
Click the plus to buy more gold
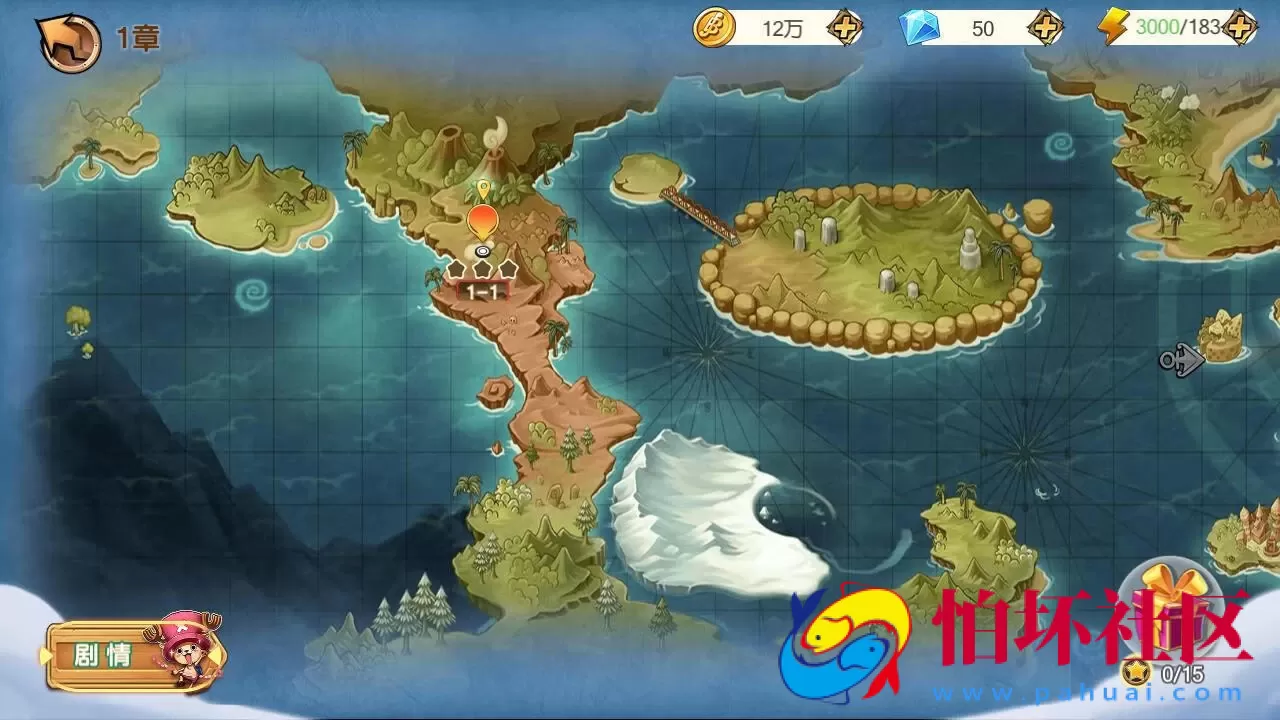pyautogui.click(x=845, y=29)
